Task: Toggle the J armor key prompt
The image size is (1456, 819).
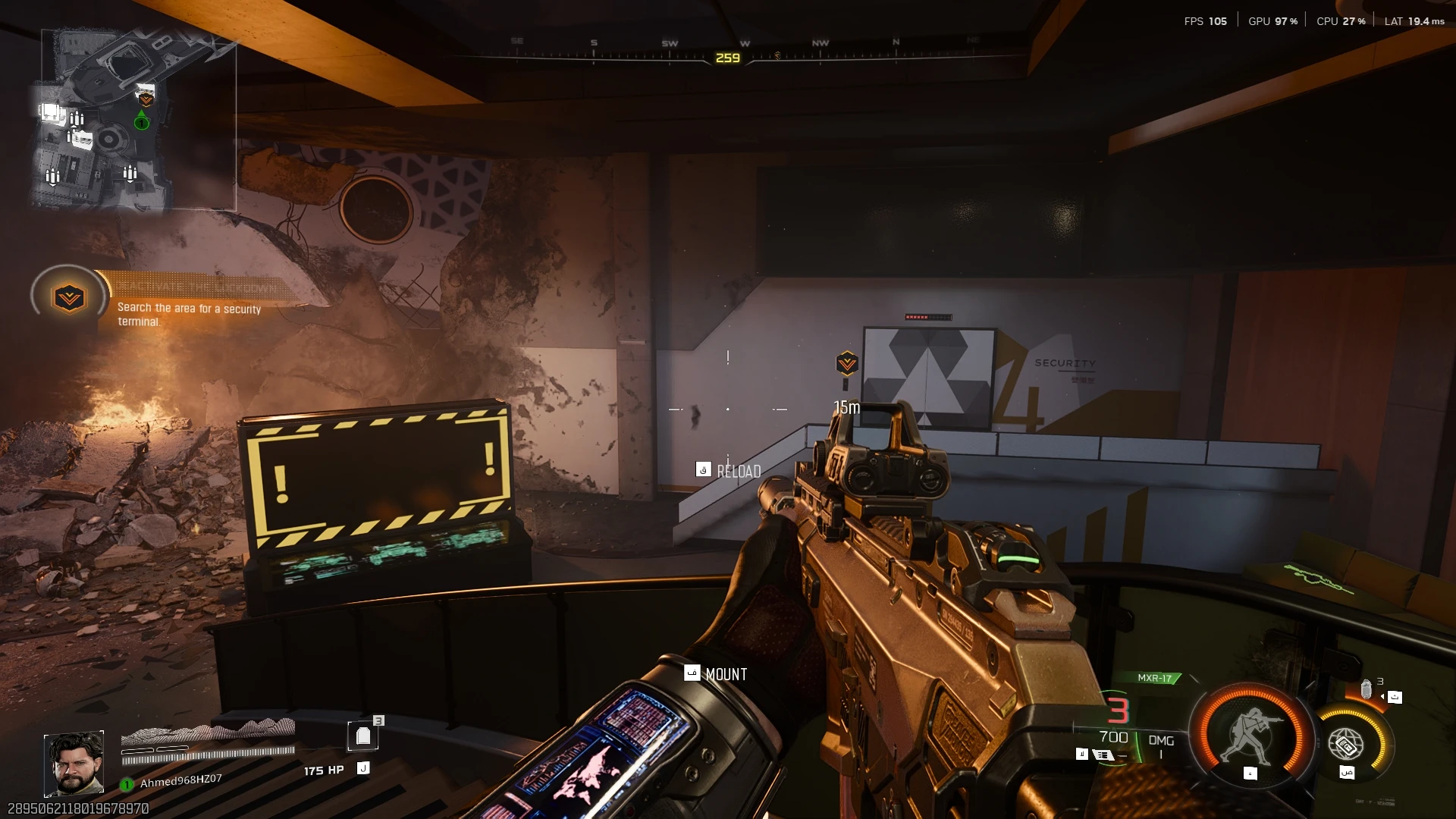Action: (x=363, y=767)
